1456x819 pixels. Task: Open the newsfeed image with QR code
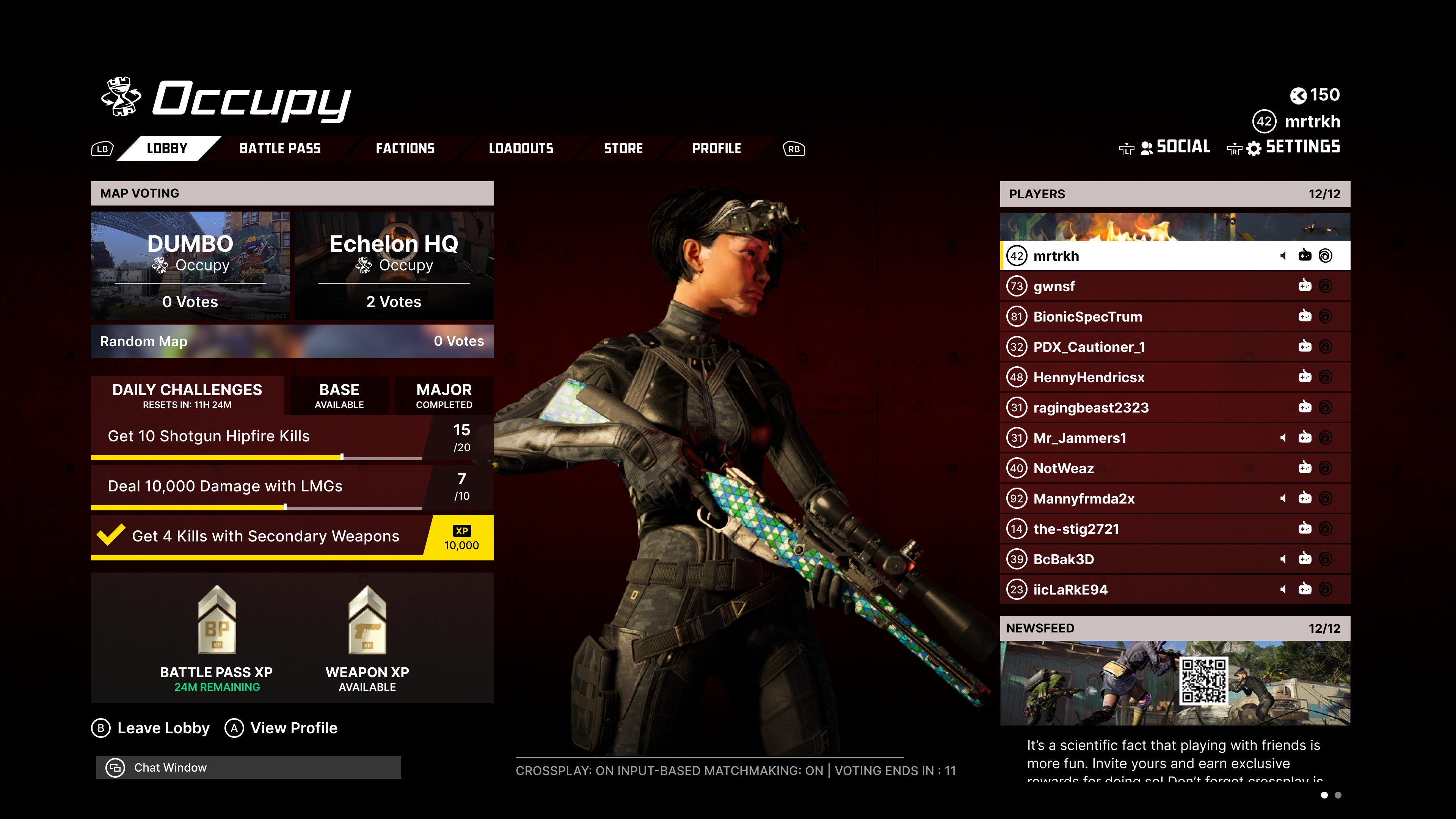coord(1175,683)
